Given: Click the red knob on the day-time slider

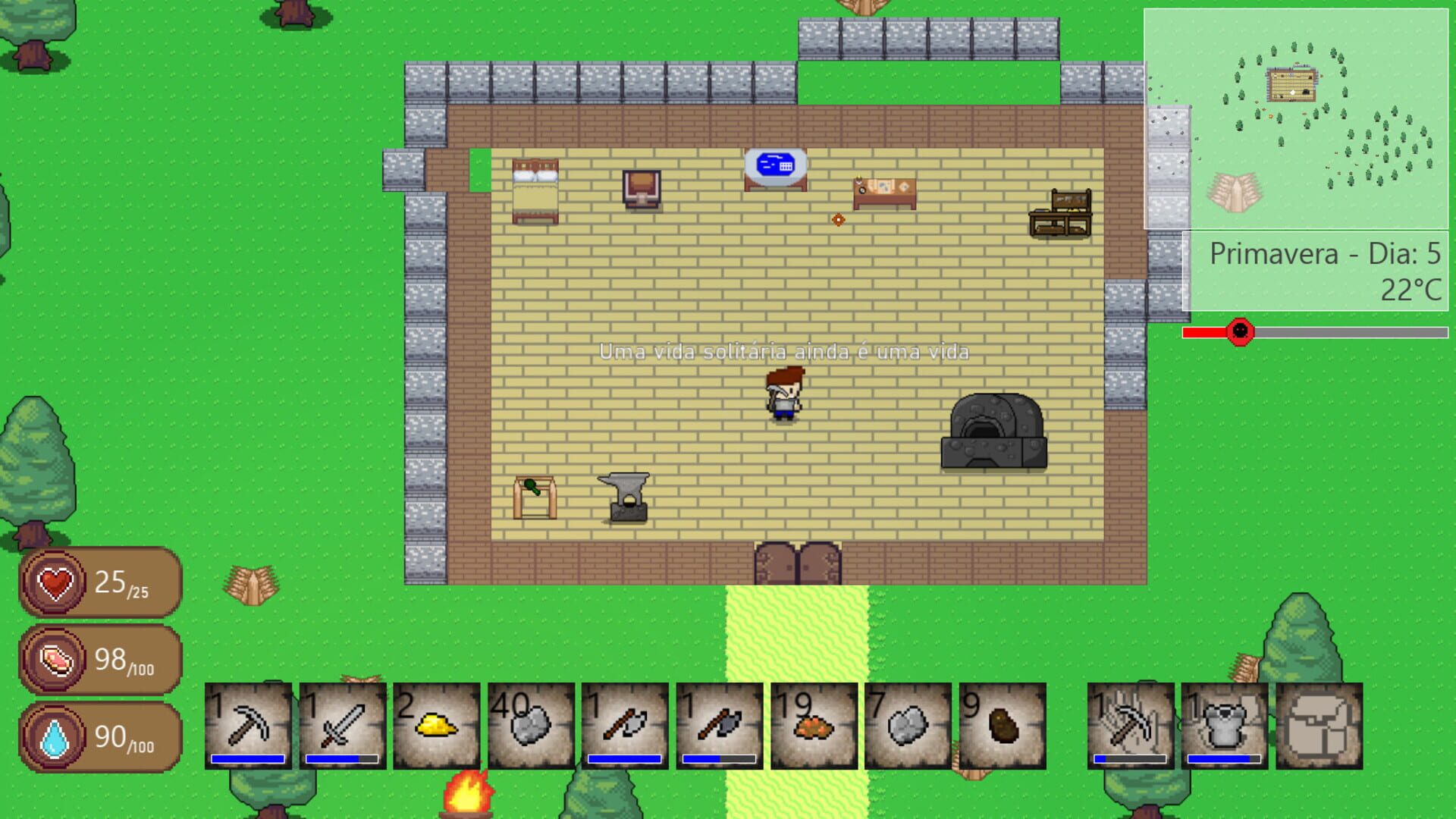Looking at the screenshot, I should tap(1239, 331).
